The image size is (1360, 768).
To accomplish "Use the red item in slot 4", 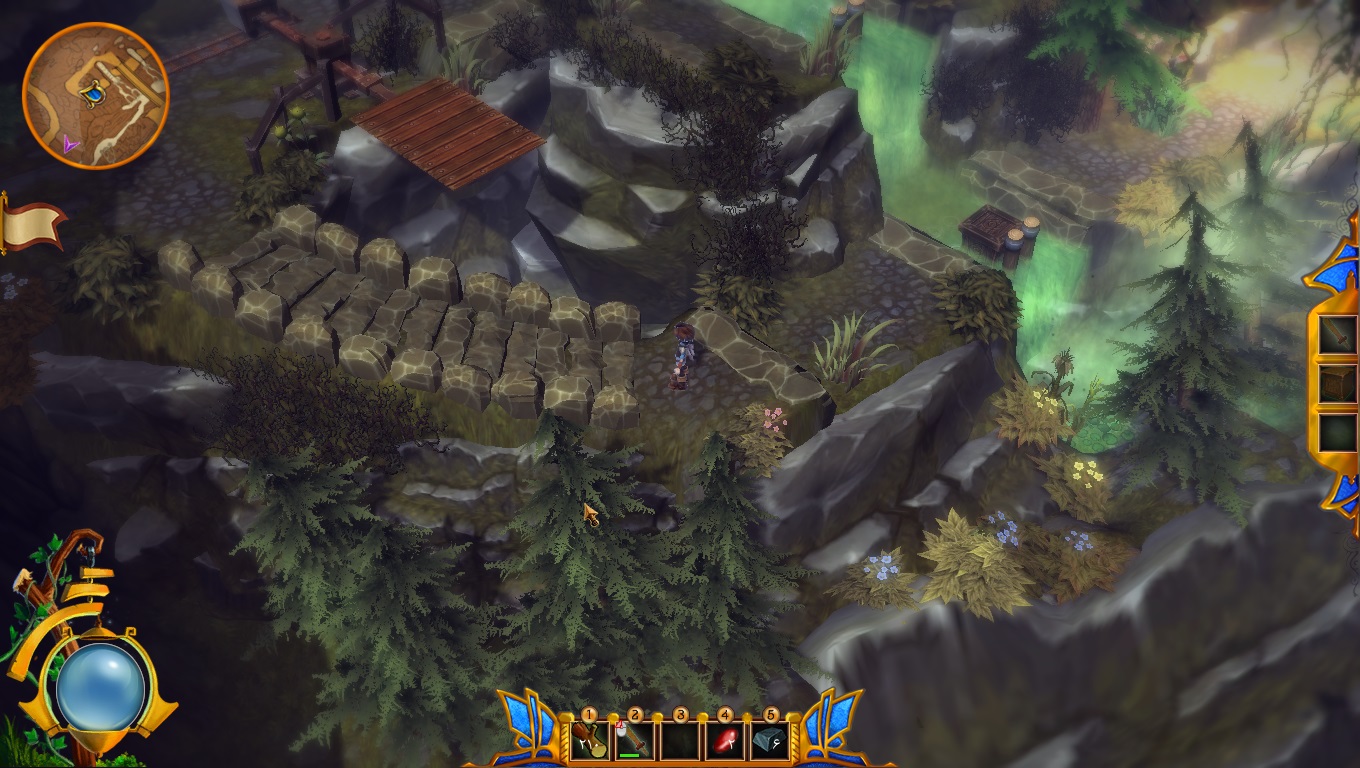I will pyautogui.click(x=725, y=741).
